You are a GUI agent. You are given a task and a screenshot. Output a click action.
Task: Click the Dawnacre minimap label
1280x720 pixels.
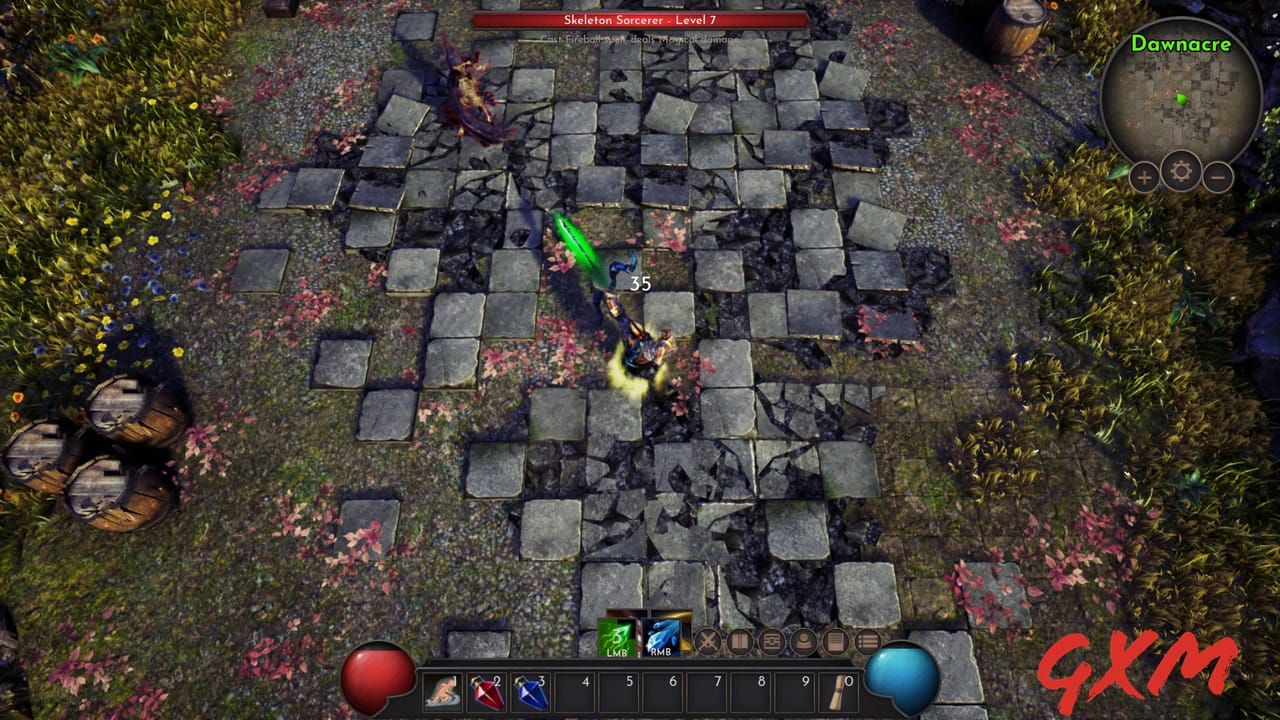(1181, 44)
